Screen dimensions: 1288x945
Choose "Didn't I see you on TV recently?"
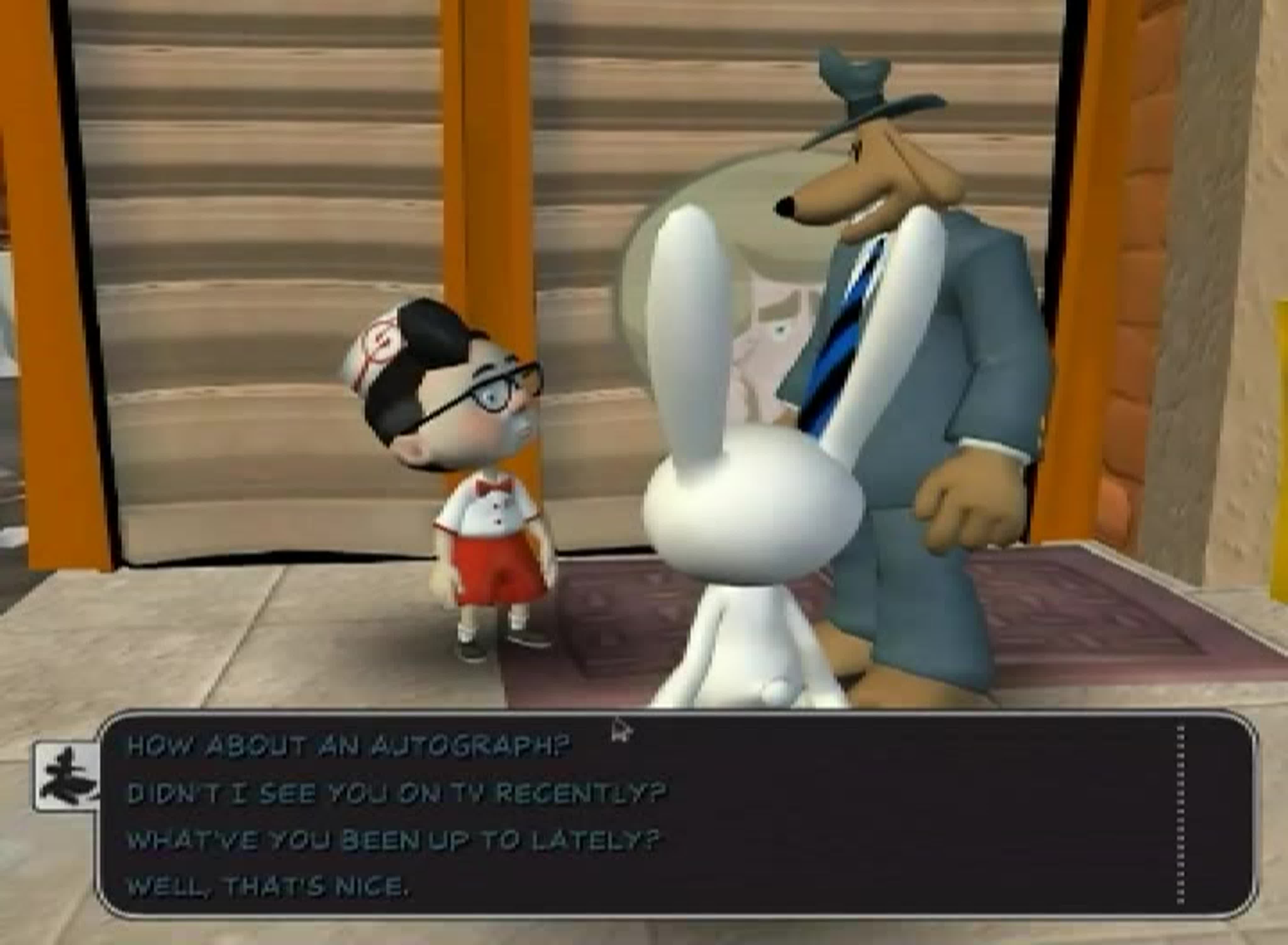point(396,793)
